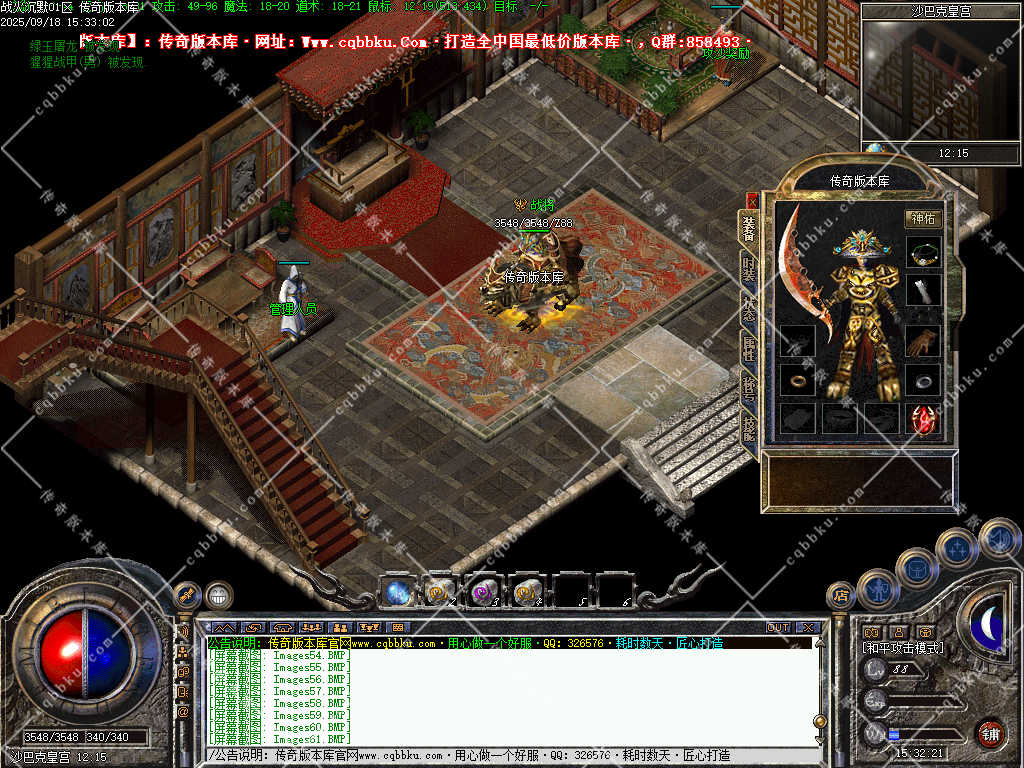
Task: Select the silver ring equipment slot
Action: tap(923, 380)
